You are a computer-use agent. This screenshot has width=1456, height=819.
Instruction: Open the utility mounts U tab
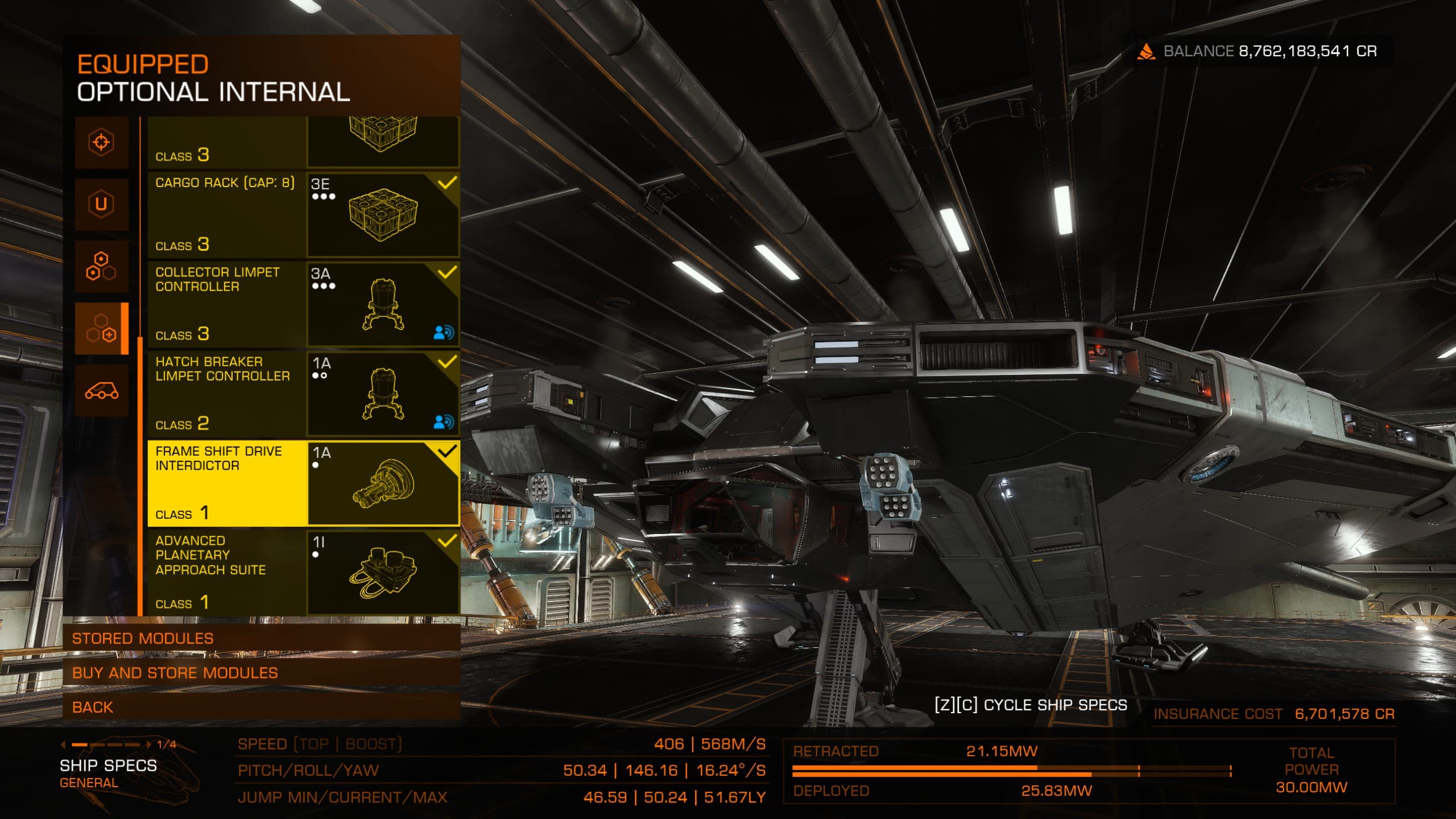(x=102, y=204)
